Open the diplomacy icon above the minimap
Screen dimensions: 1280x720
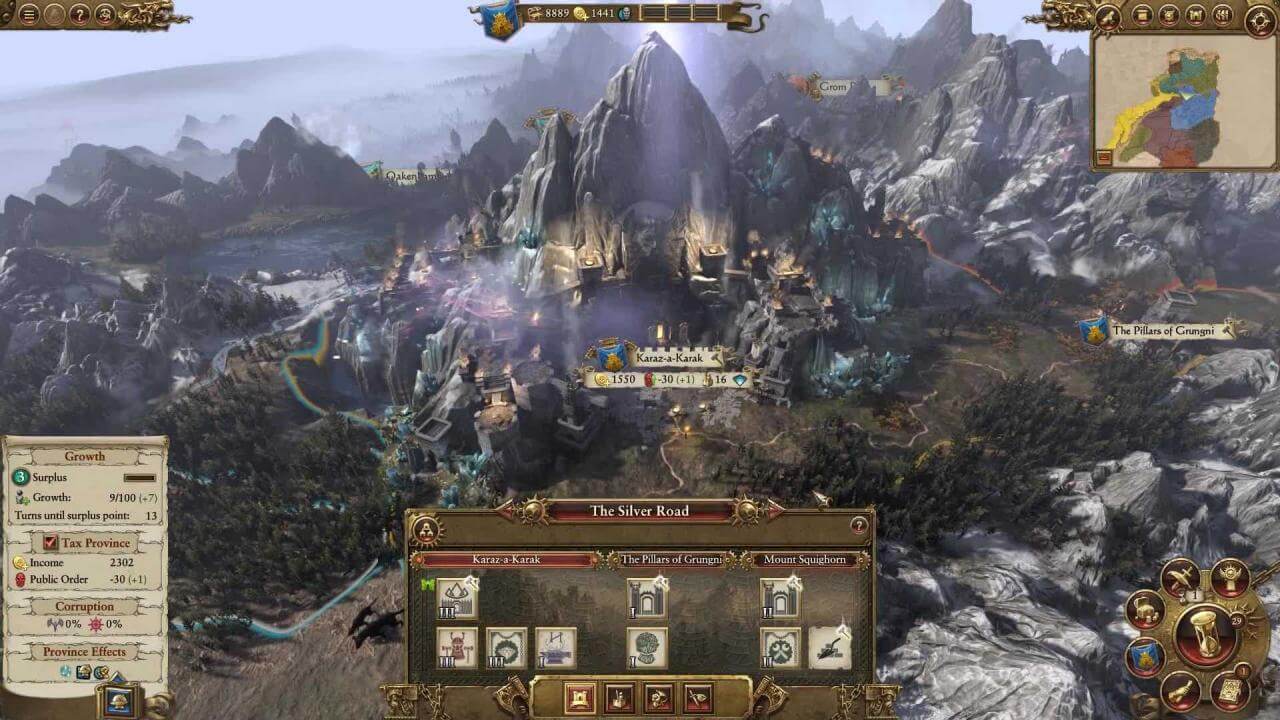[1167, 15]
